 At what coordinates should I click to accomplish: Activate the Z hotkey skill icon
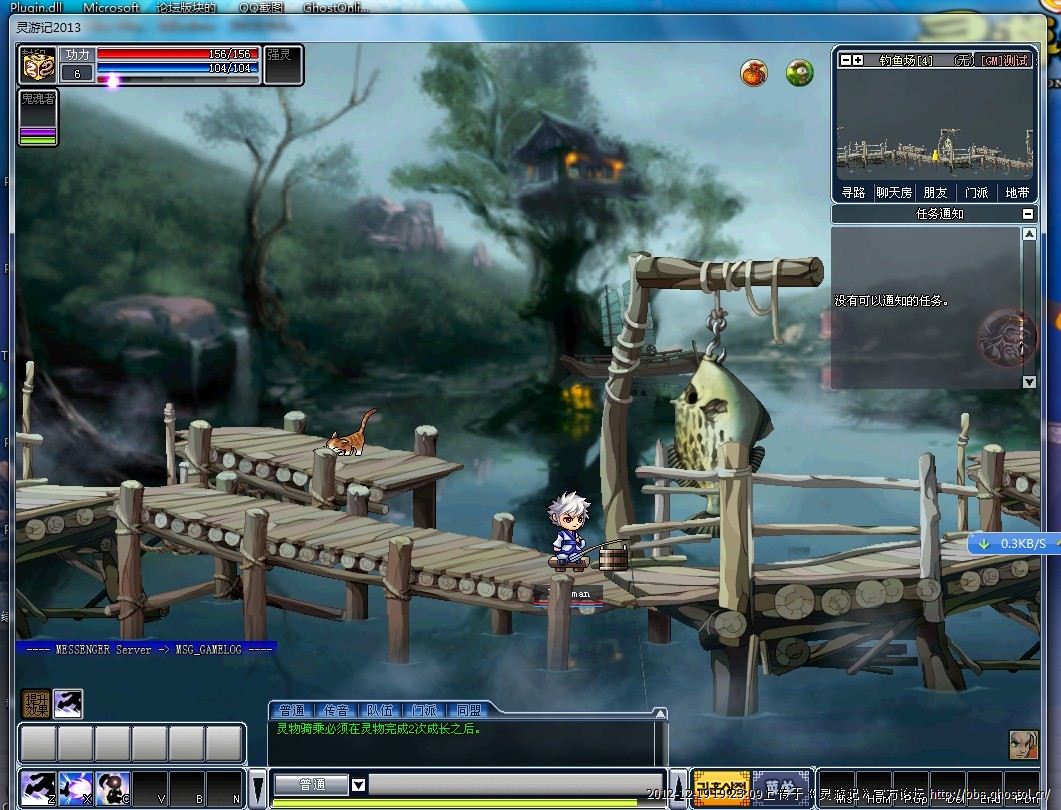tap(37, 786)
